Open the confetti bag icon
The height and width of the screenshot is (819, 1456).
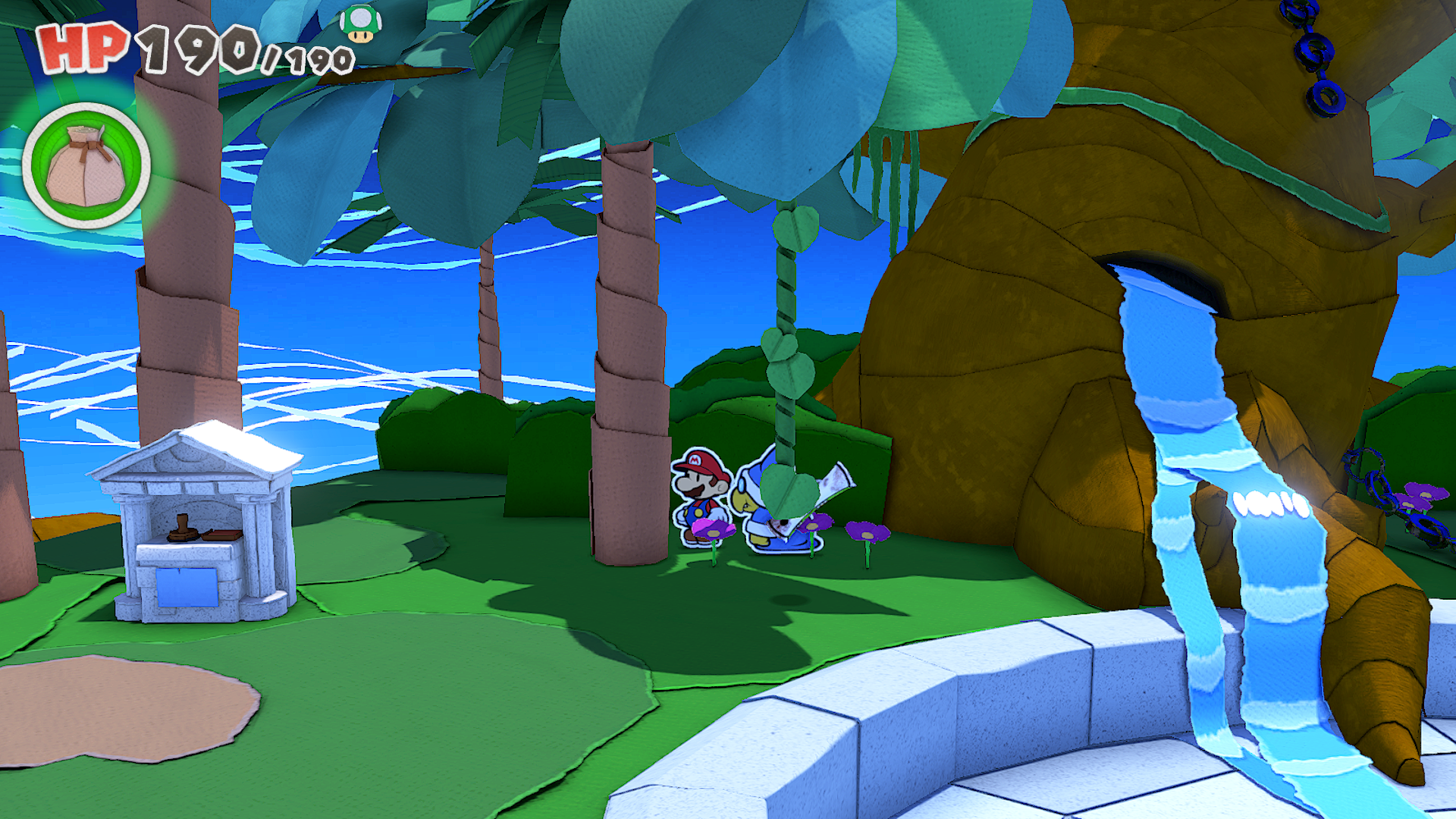click(x=86, y=166)
